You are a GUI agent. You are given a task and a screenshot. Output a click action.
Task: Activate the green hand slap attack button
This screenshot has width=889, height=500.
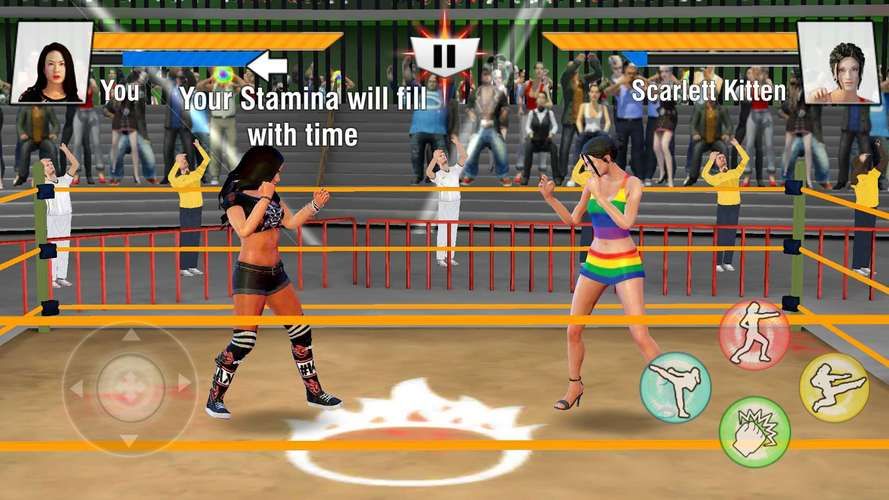click(755, 432)
